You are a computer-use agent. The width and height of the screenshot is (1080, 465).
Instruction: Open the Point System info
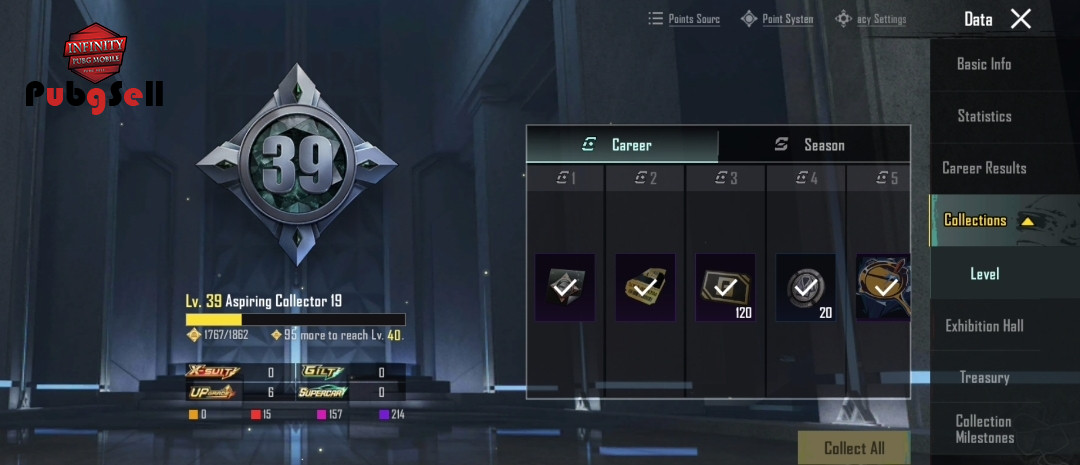point(777,19)
